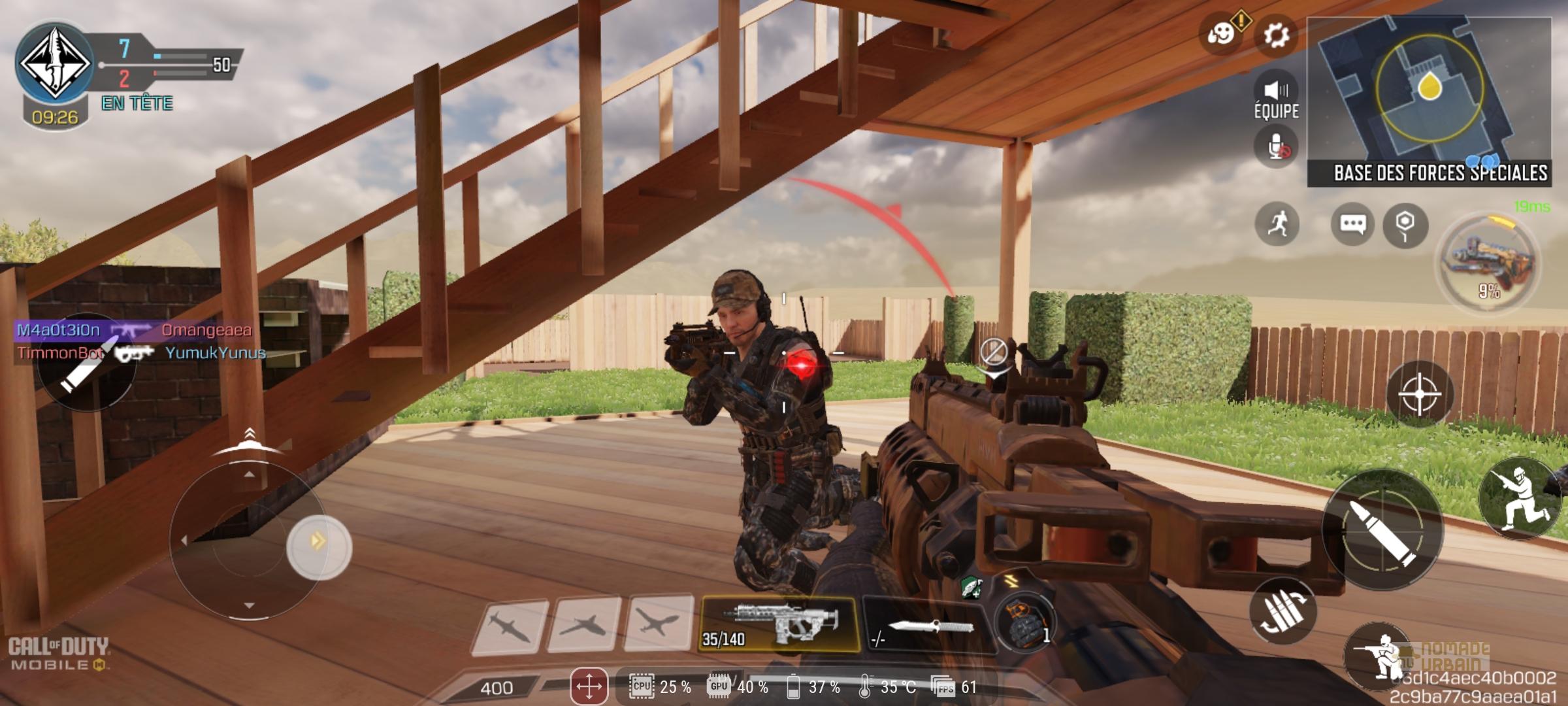The height and width of the screenshot is (706, 1568).
Task: Open the emote face menu
Action: [x=1220, y=34]
